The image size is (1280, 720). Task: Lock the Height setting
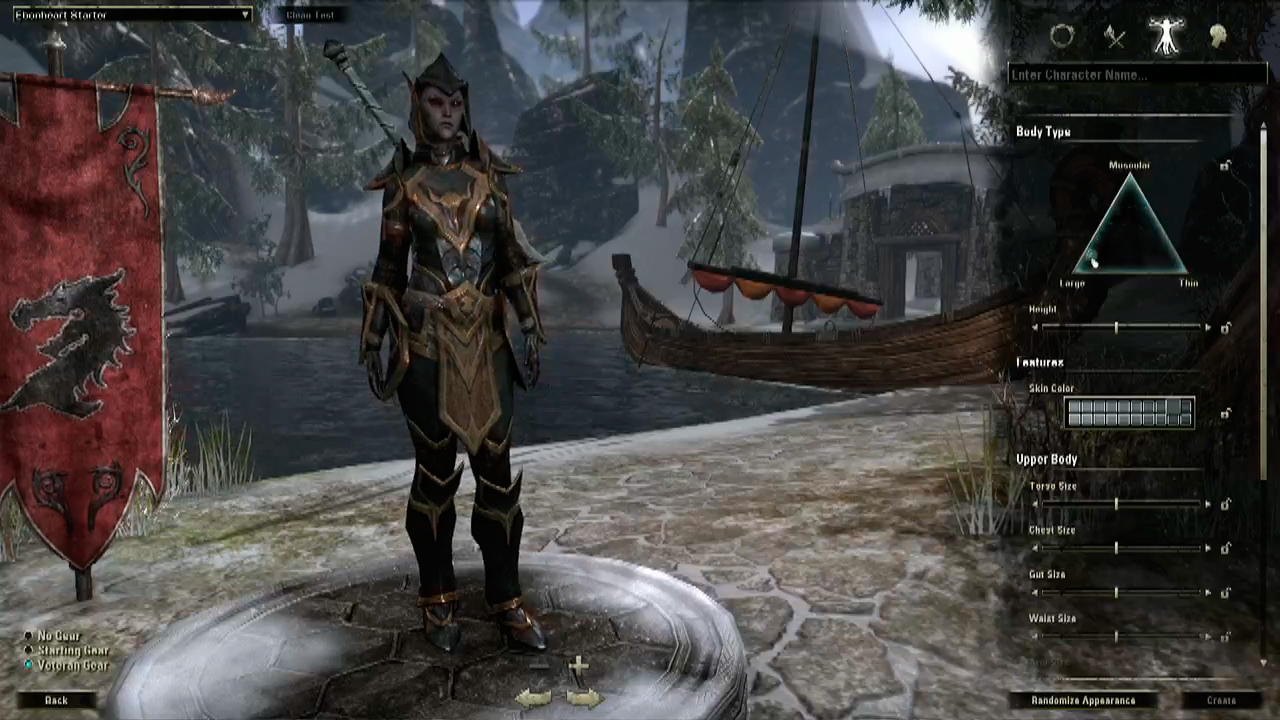click(x=1225, y=328)
